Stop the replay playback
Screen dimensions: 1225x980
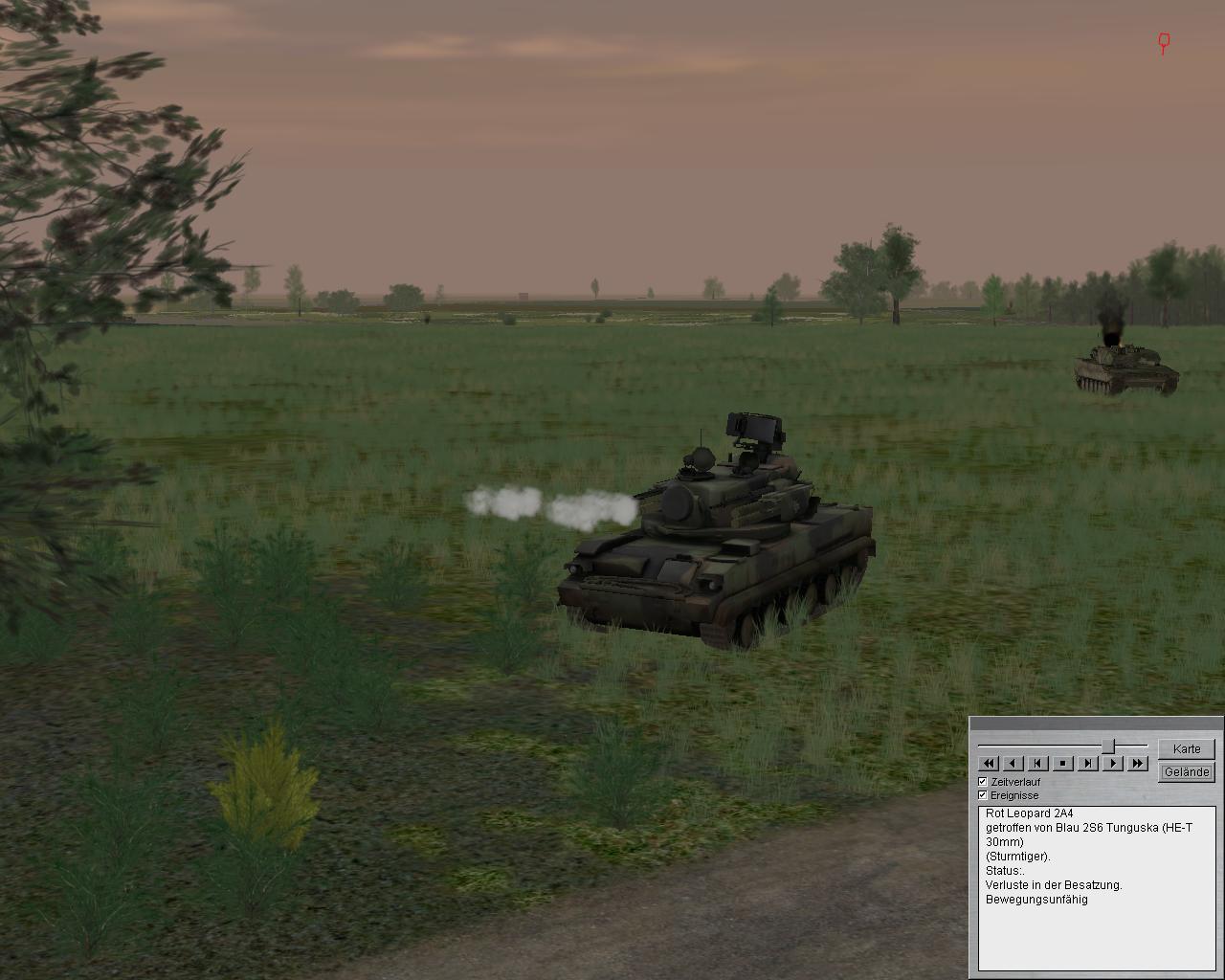pos(1062,763)
